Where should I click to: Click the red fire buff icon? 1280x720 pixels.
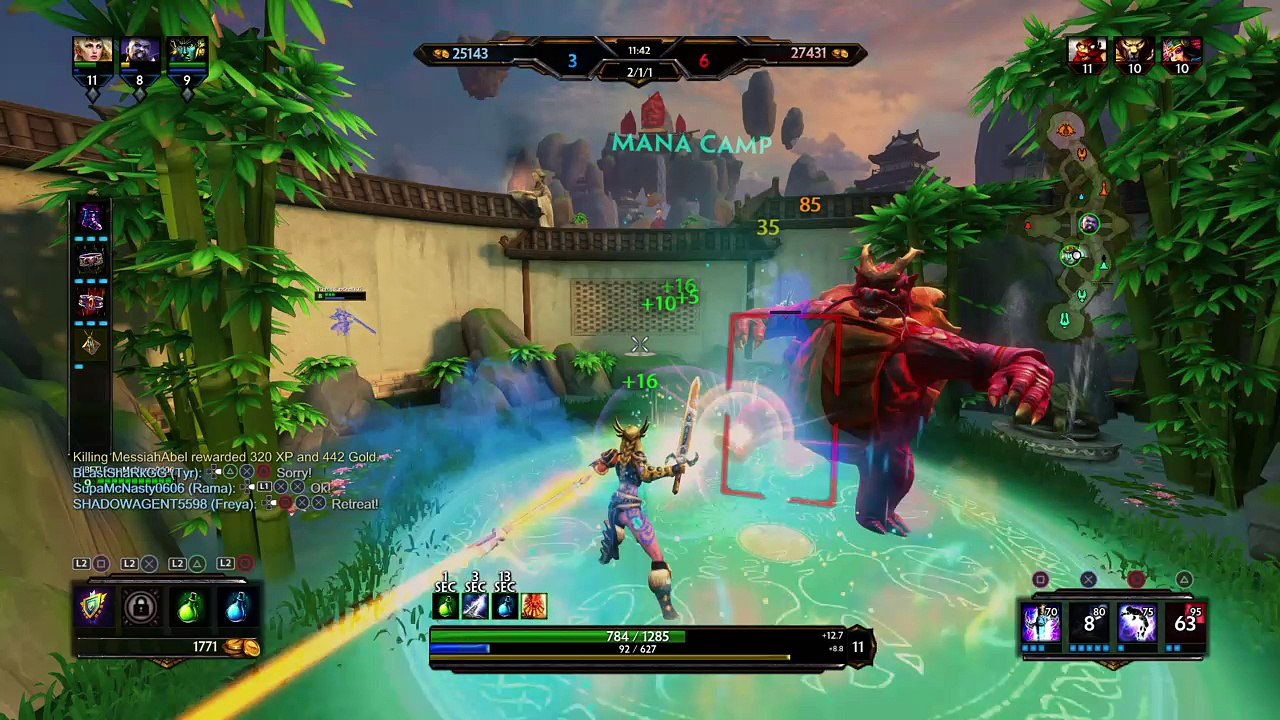[534, 606]
